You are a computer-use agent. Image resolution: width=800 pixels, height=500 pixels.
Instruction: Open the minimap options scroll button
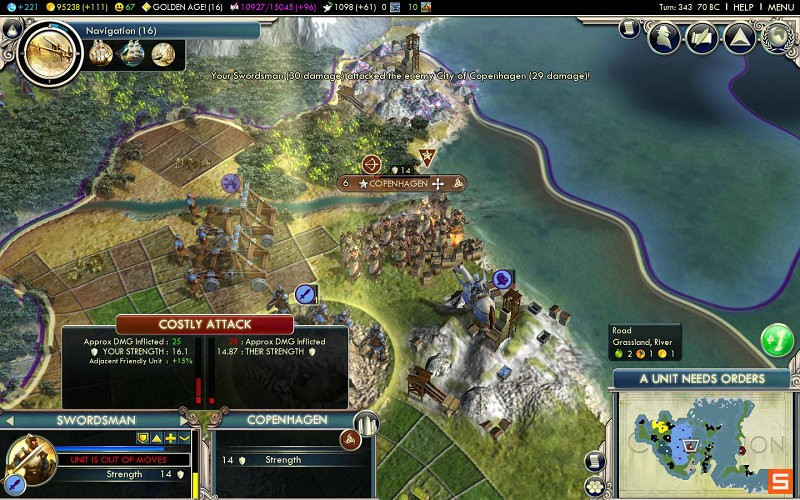(x=597, y=461)
